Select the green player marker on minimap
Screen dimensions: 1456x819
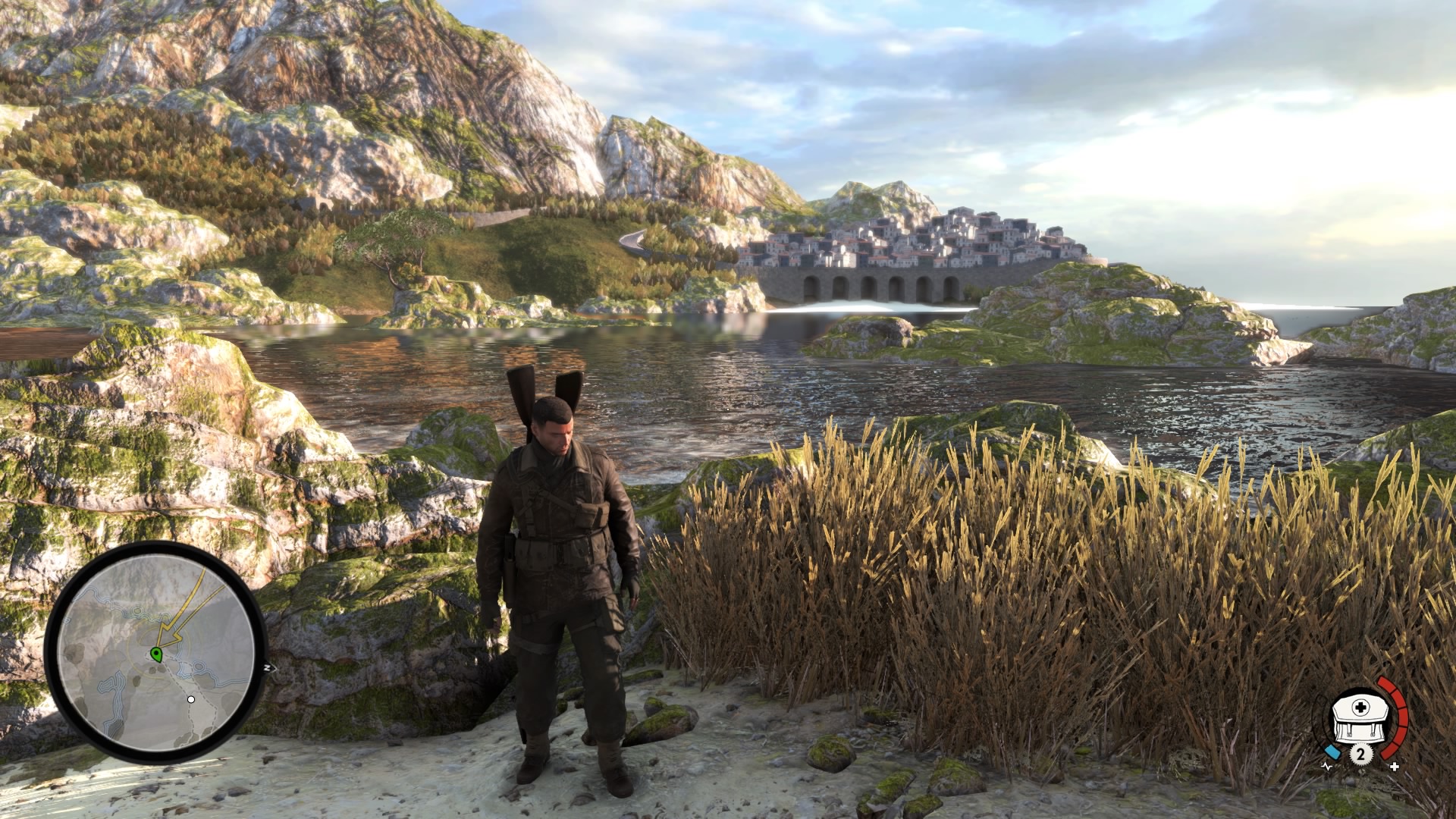pyautogui.click(x=157, y=654)
